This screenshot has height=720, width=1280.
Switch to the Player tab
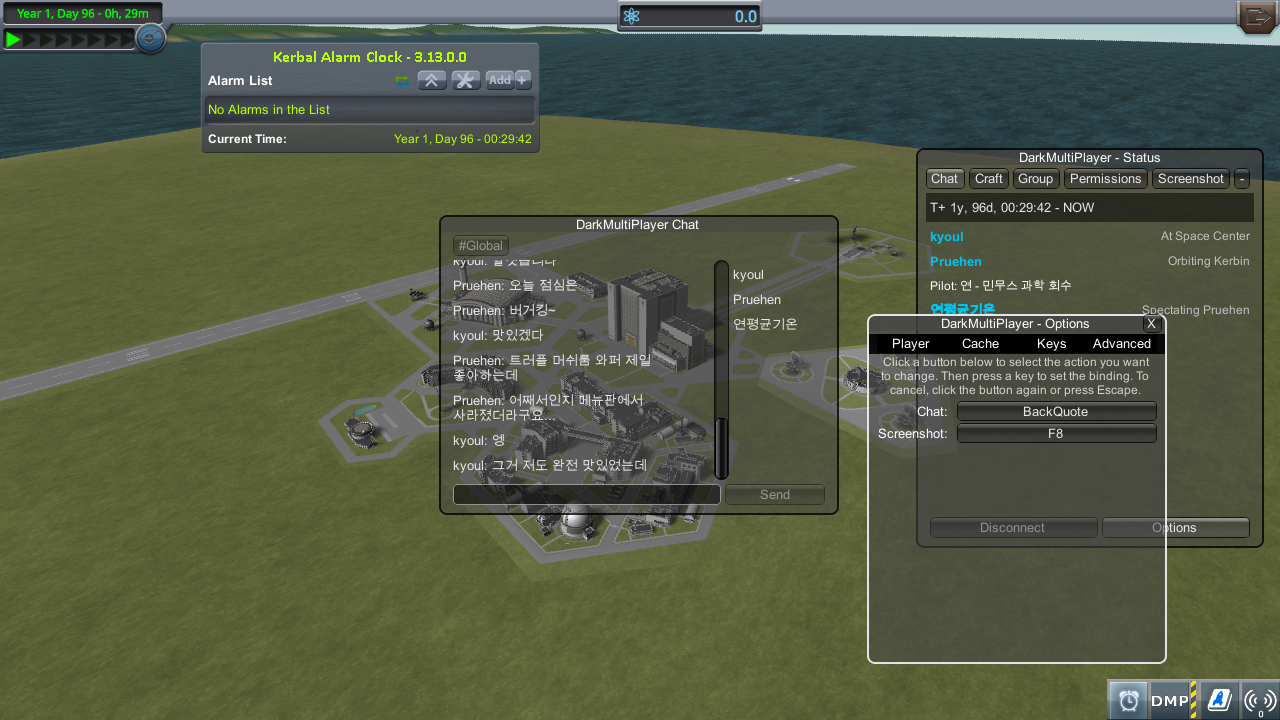910,344
